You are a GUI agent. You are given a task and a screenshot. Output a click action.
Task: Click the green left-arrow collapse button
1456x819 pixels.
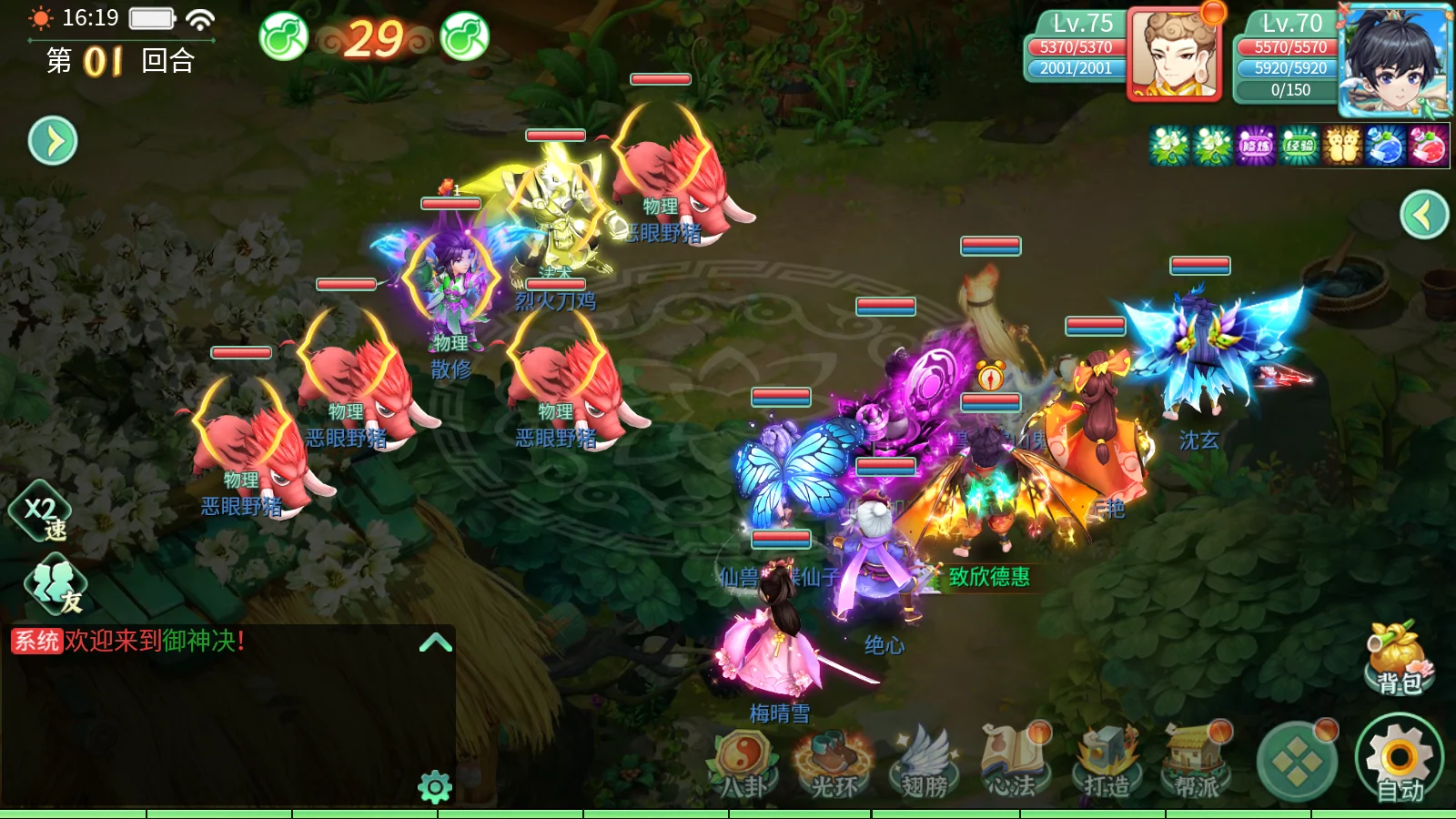[x=1424, y=215]
